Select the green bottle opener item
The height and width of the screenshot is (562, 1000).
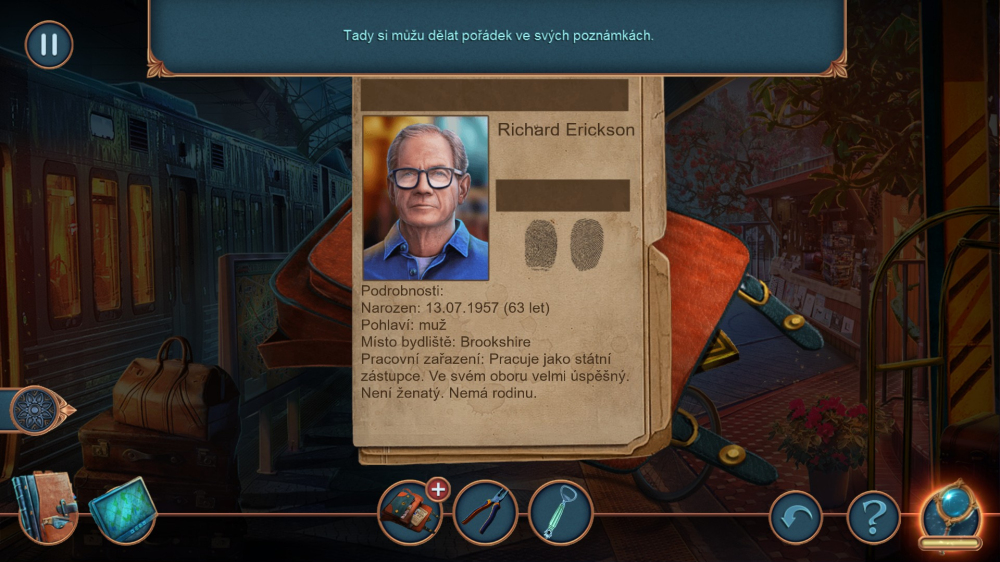[x=560, y=512]
